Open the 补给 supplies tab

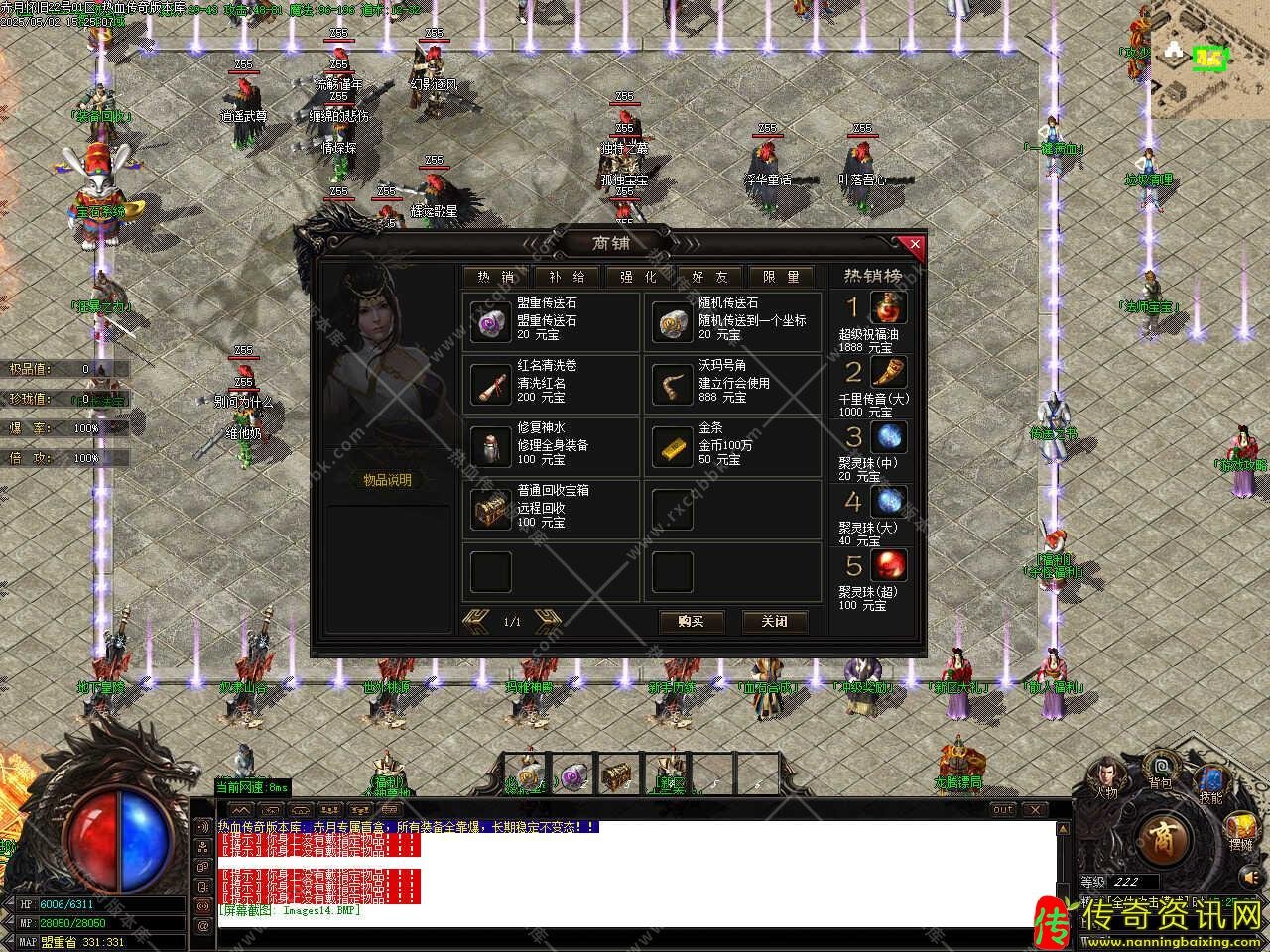[x=567, y=277]
